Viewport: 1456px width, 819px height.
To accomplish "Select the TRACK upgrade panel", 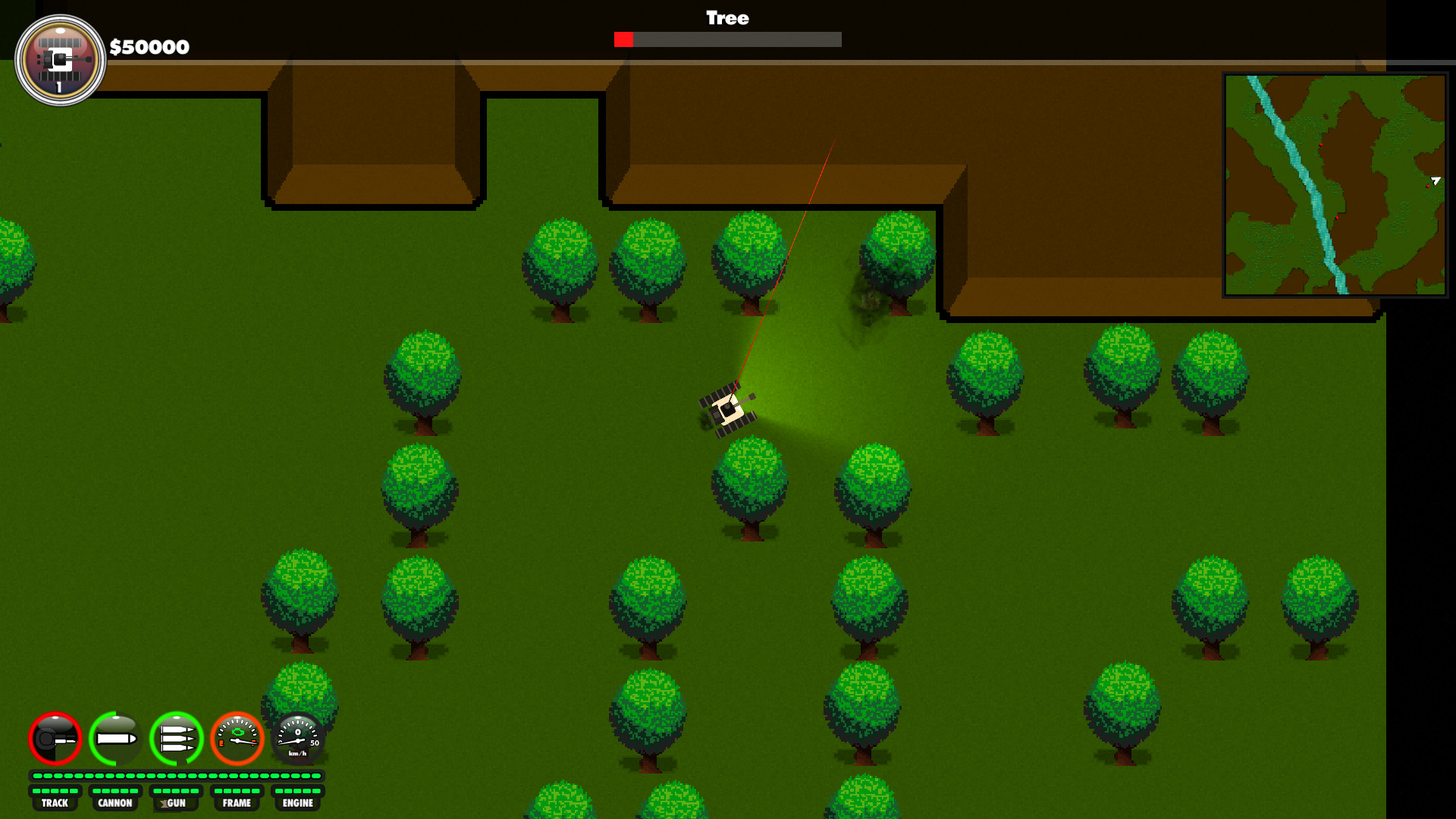I will [55, 802].
